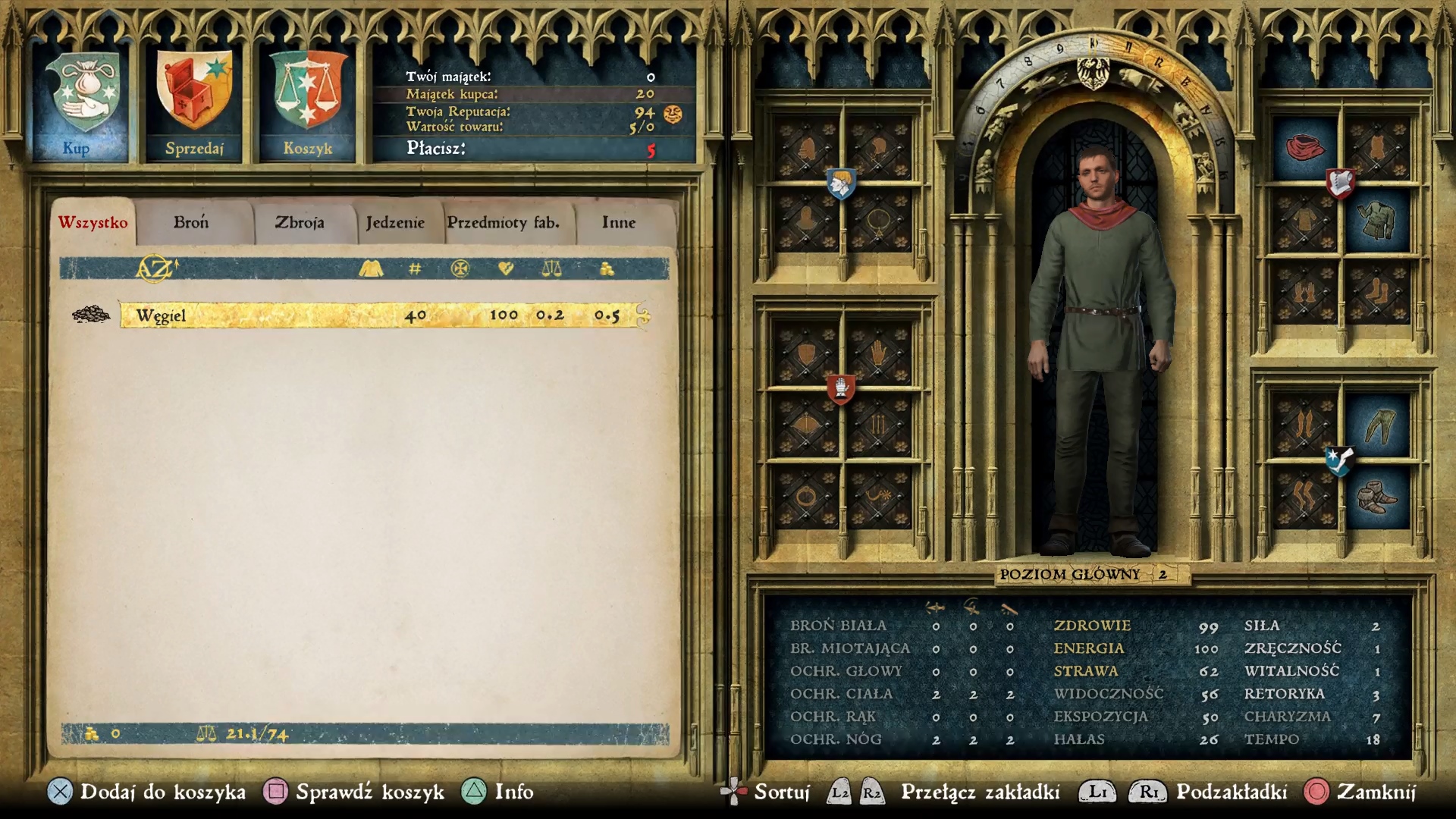Switch to the Zbroja armor category

(300, 223)
